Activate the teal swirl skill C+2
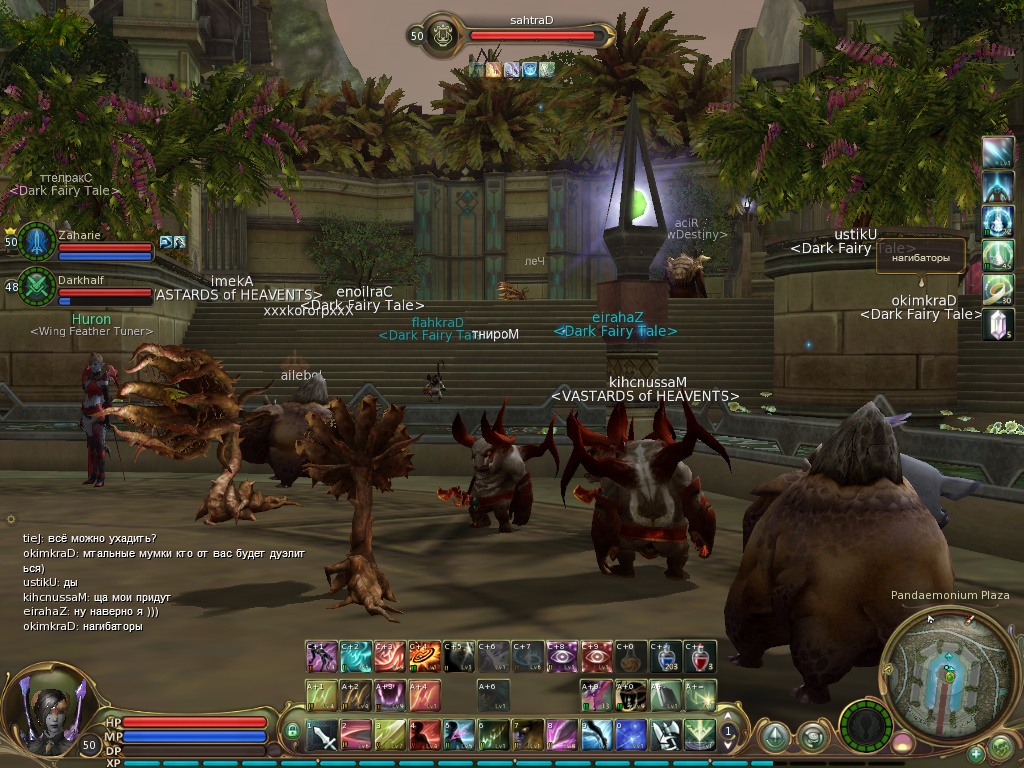The width and height of the screenshot is (1024, 768). coord(356,656)
